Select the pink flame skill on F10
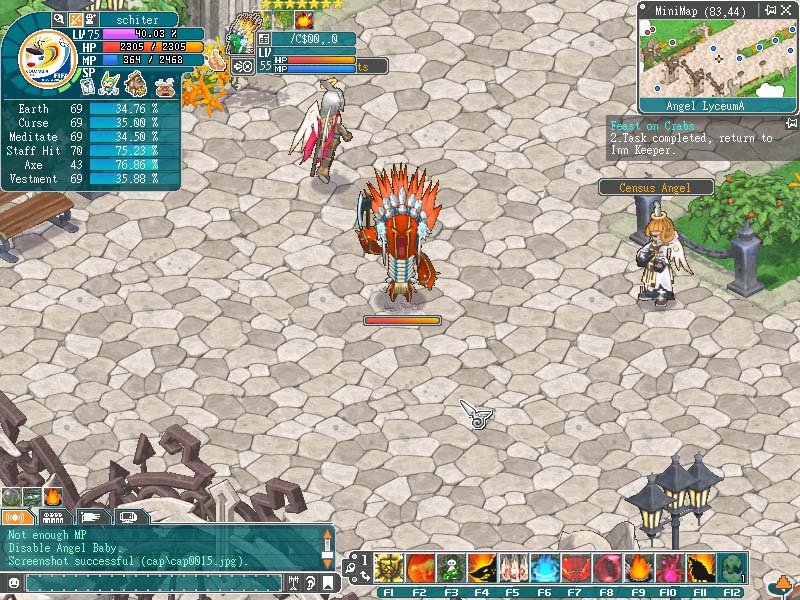Viewport: 800px width, 600px height. 669,569
